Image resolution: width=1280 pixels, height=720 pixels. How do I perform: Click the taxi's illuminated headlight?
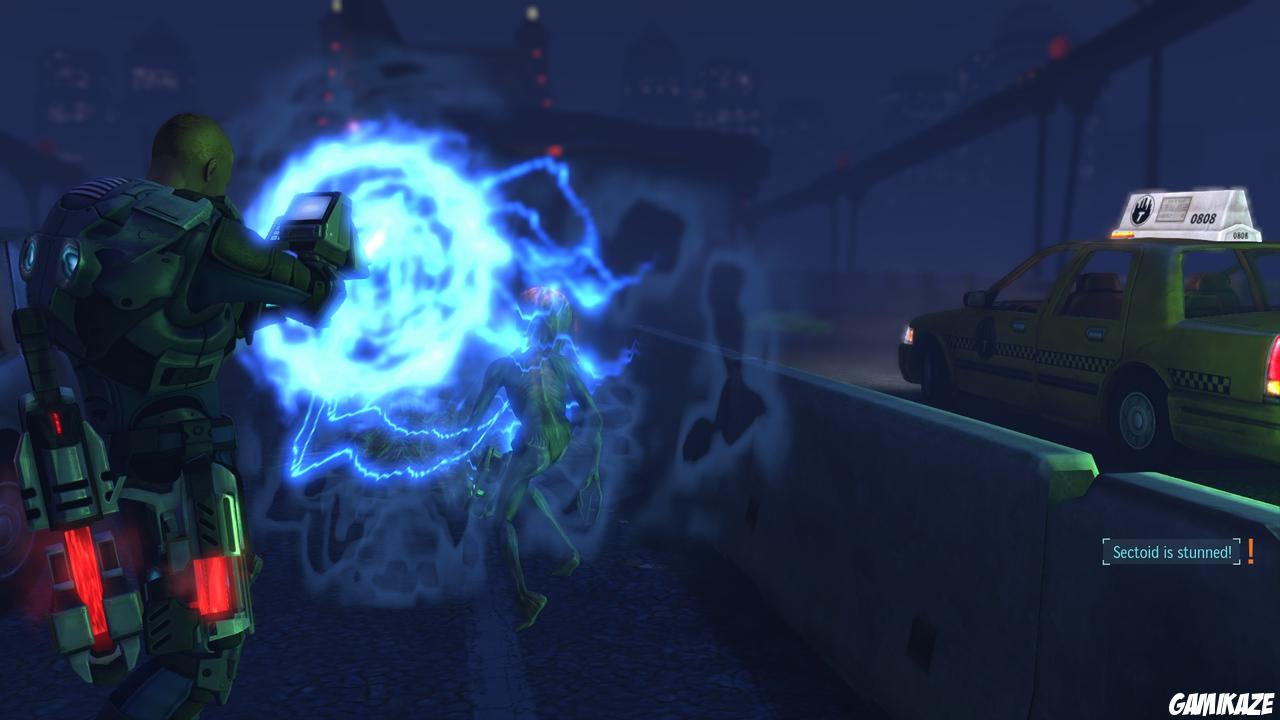[x=908, y=333]
